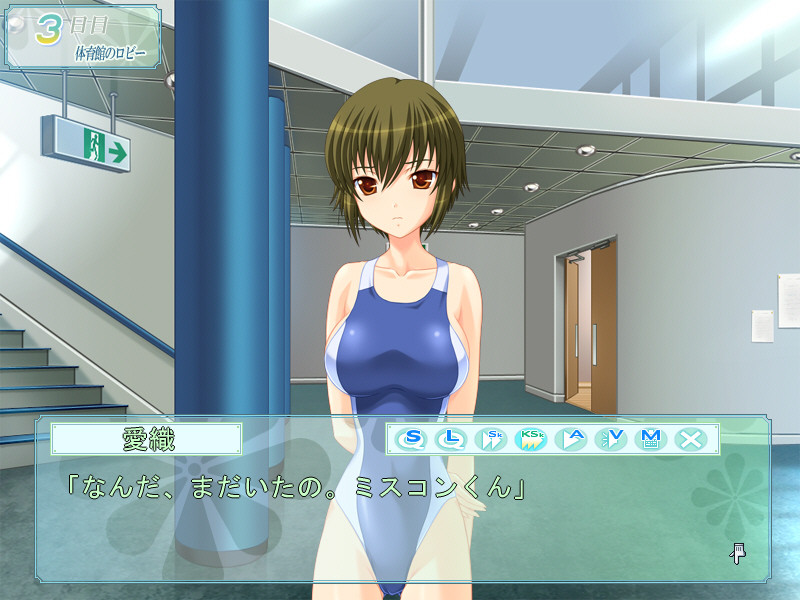Activate the Sk skip button
The width and height of the screenshot is (800, 600).
point(492,438)
